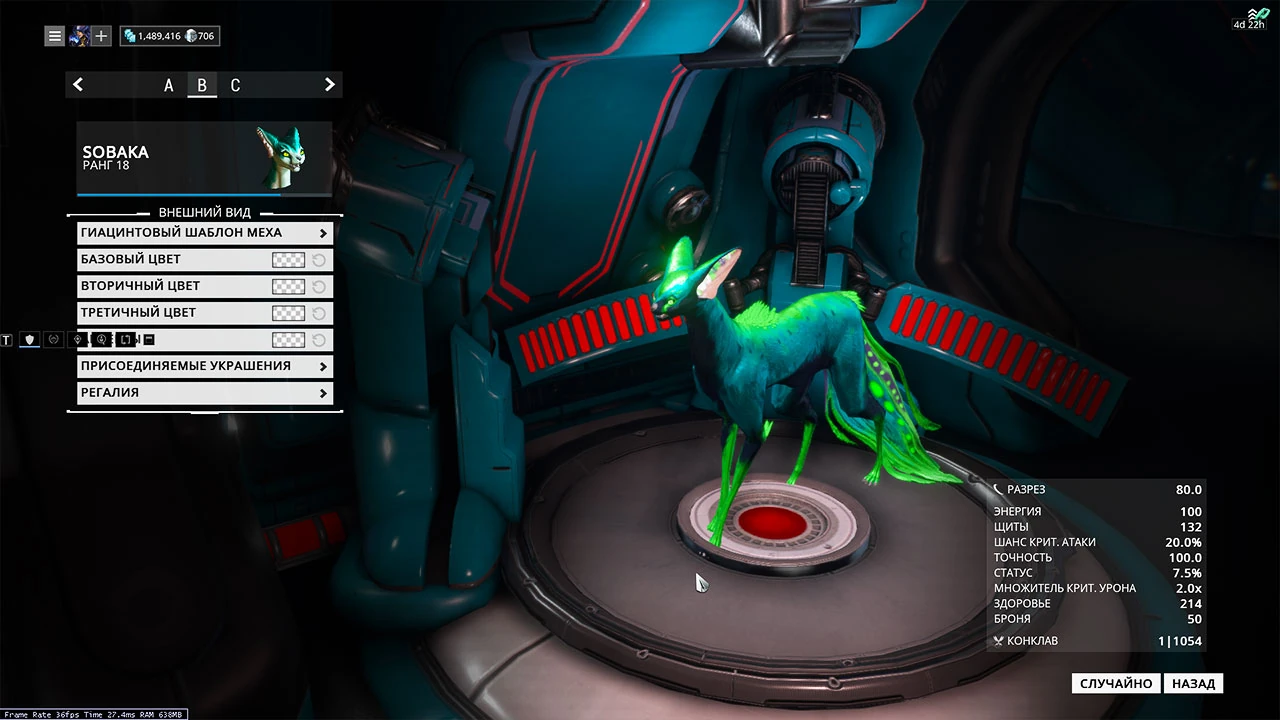Click the shield icon in overlay toolbar
1280x720 pixels.
30,340
